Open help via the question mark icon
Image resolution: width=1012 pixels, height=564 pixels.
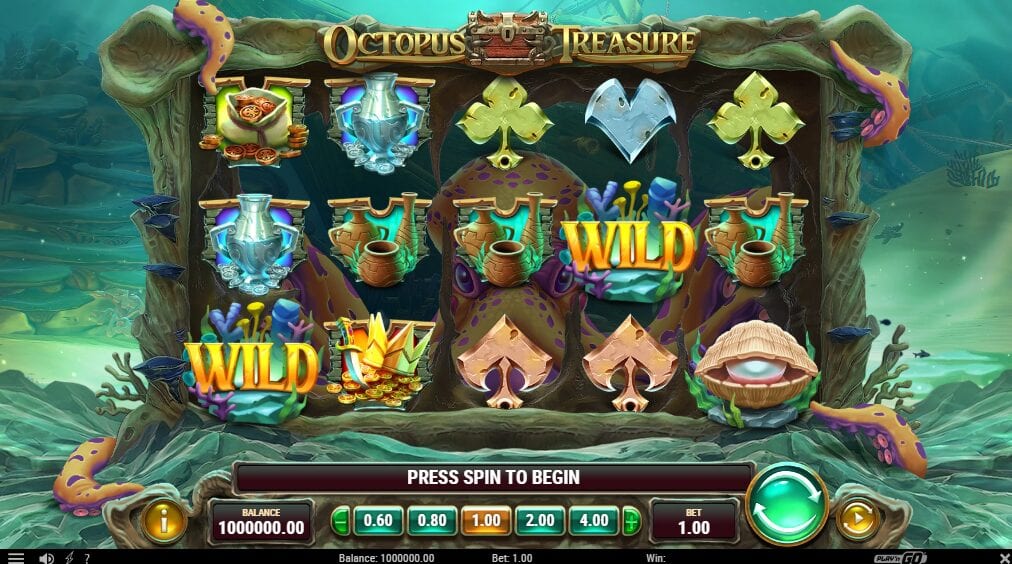(87, 557)
